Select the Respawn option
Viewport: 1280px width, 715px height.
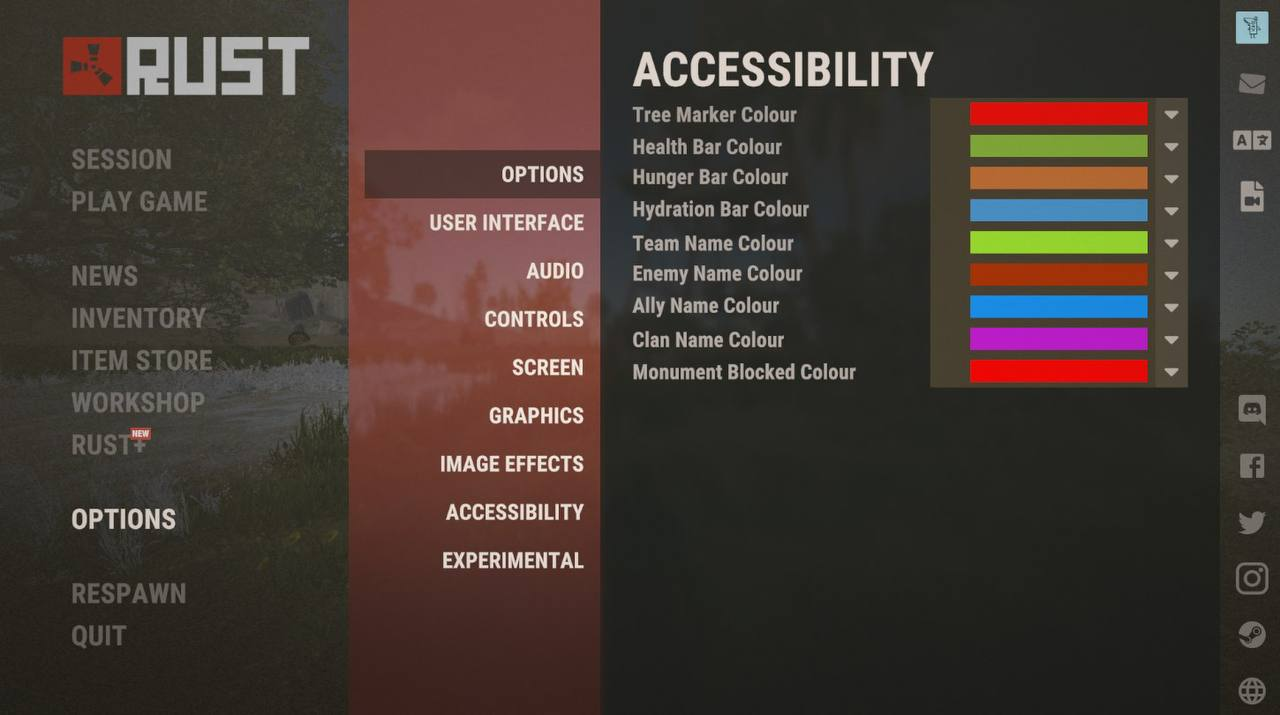pos(129,593)
